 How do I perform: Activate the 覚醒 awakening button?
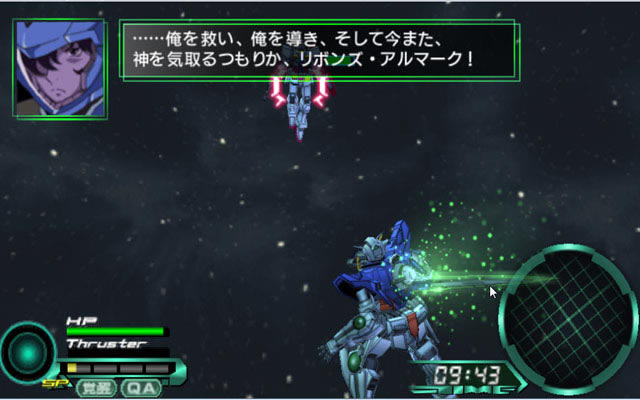coord(98,388)
